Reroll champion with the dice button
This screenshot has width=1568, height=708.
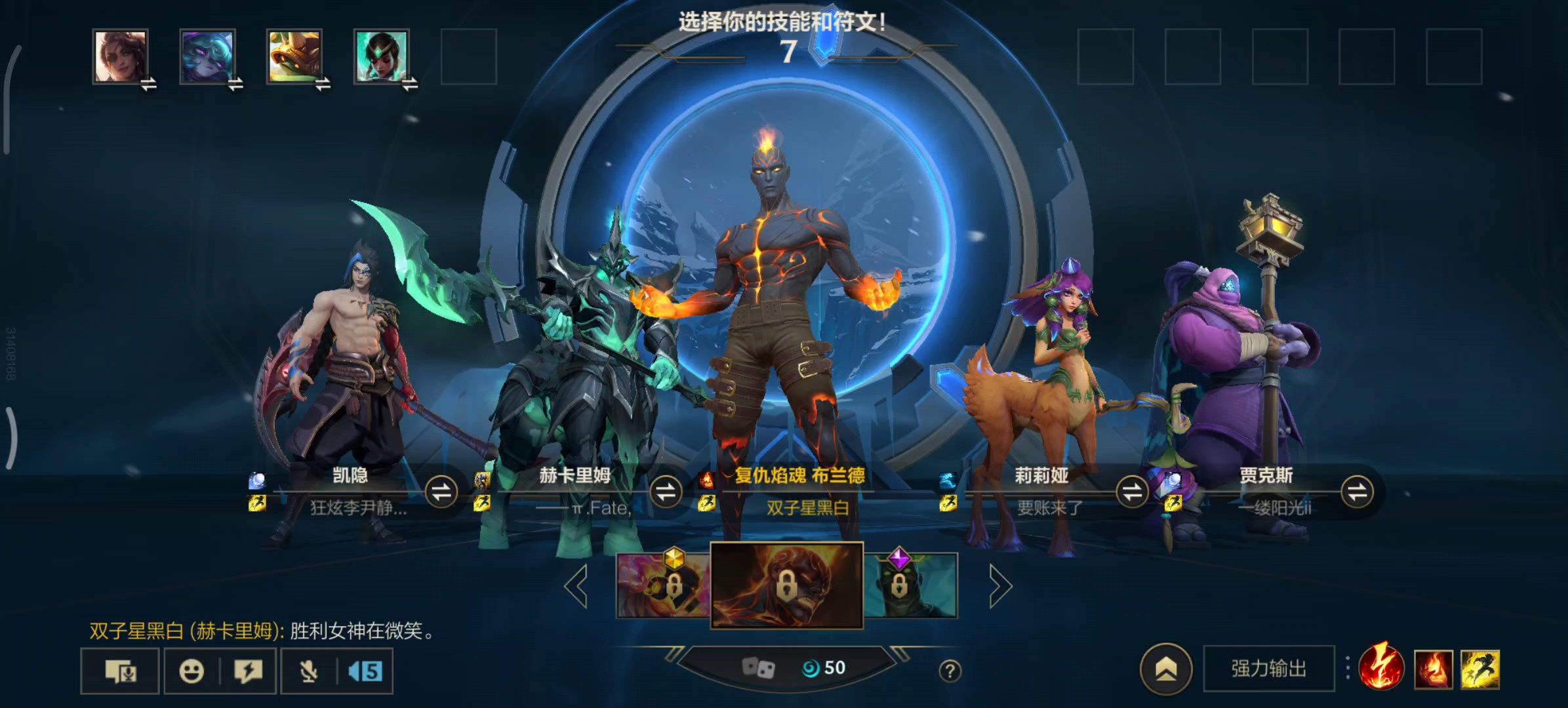click(x=758, y=668)
